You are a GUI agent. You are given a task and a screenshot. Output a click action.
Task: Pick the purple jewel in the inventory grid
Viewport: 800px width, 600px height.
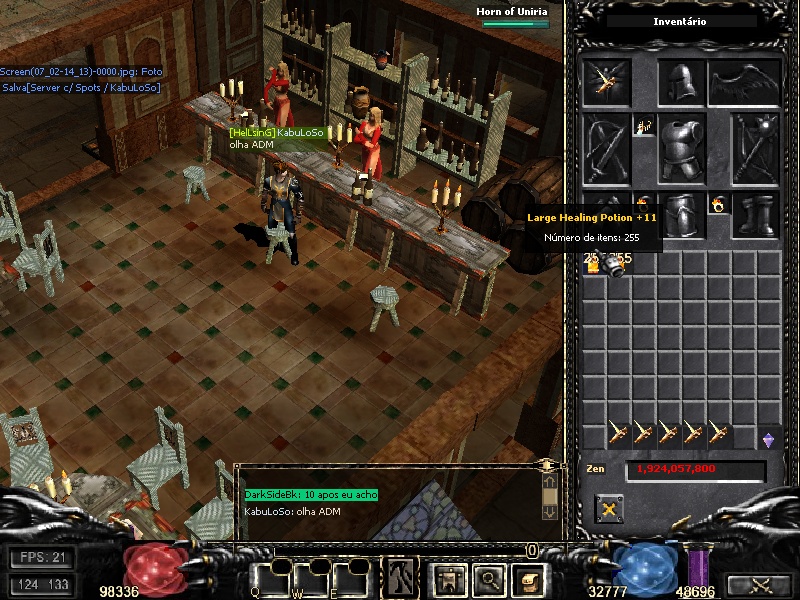point(768,437)
